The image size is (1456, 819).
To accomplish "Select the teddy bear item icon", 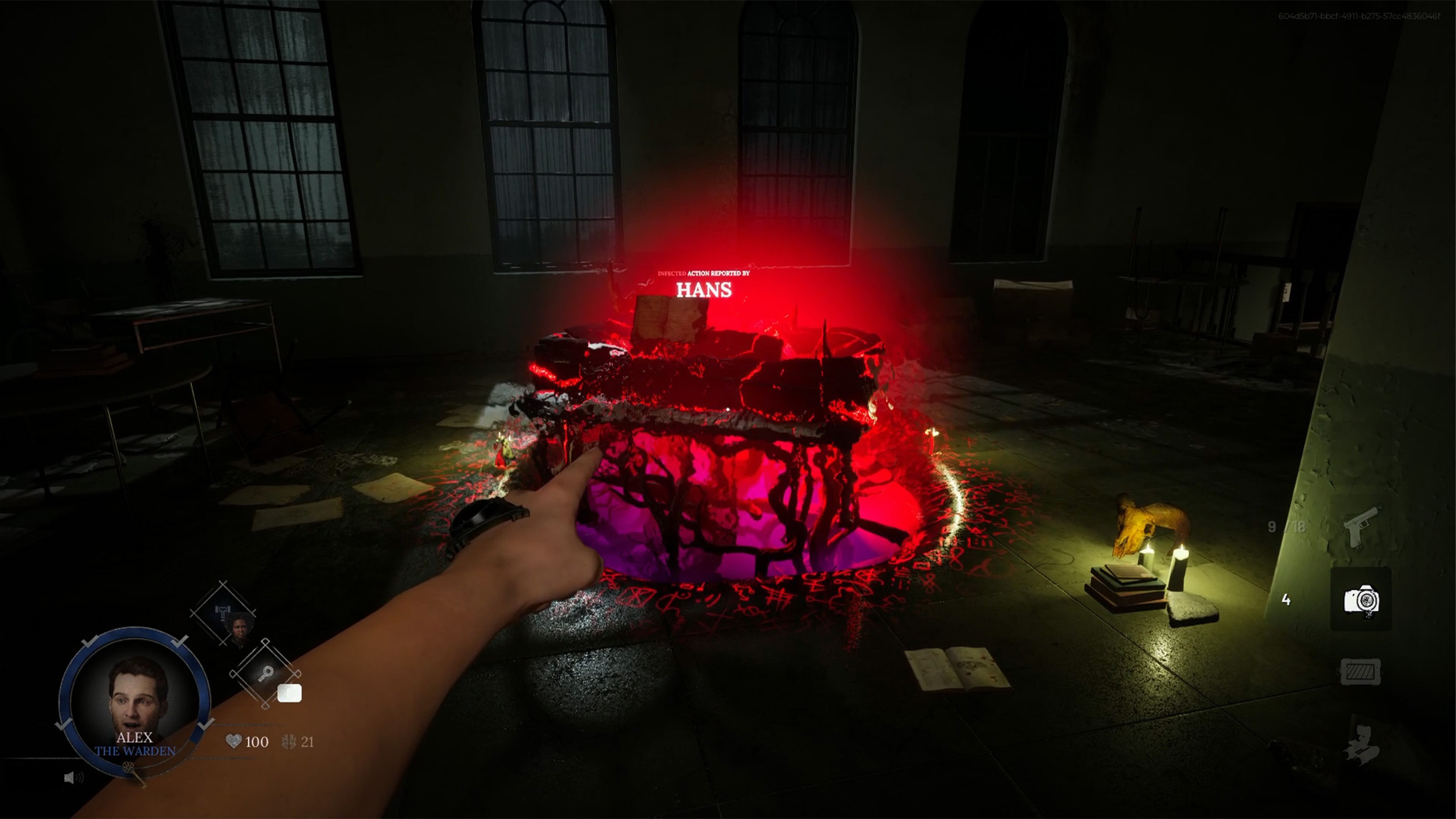I will point(1360,744).
